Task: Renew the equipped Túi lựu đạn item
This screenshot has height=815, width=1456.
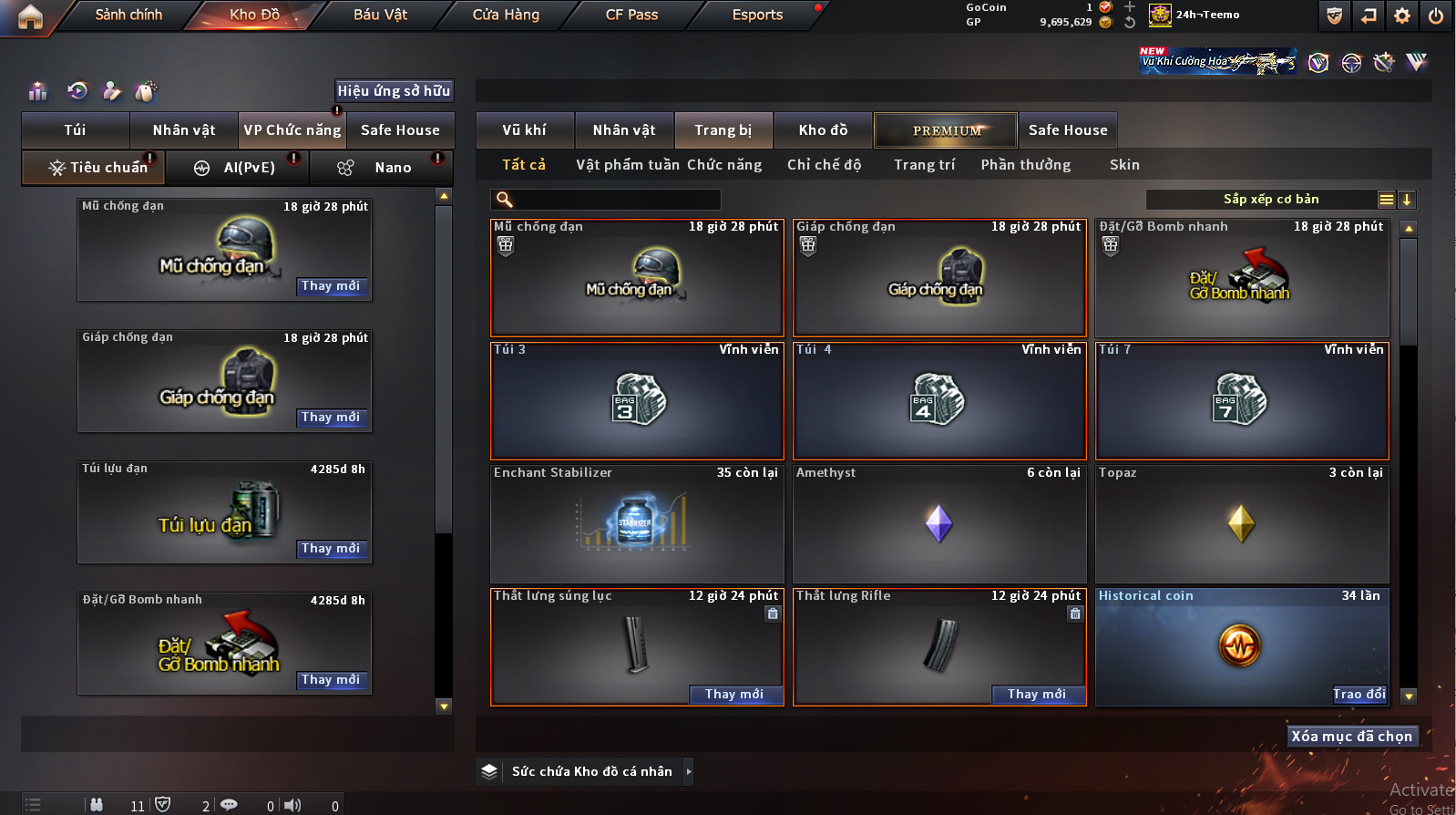Action: (331, 549)
